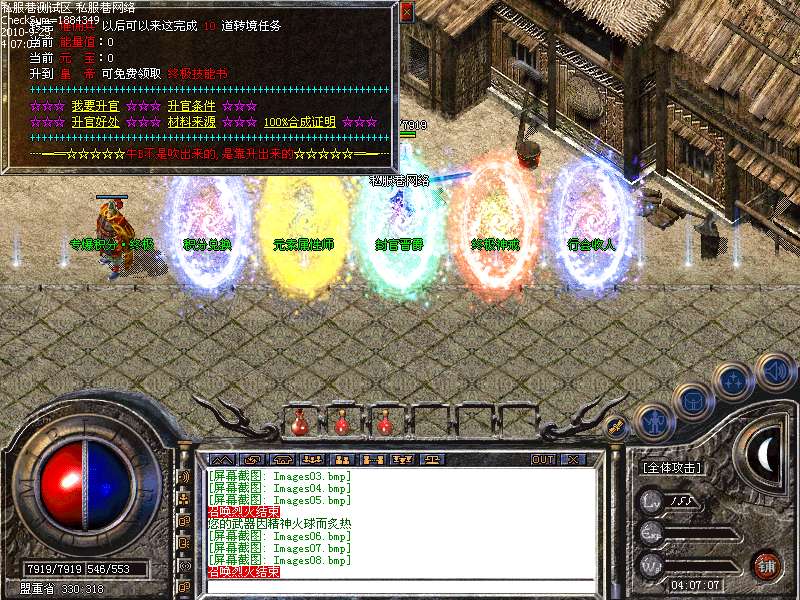Choose the 100%合成证明 link
The height and width of the screenshot is (600, 800).
(x=300, y=122)
